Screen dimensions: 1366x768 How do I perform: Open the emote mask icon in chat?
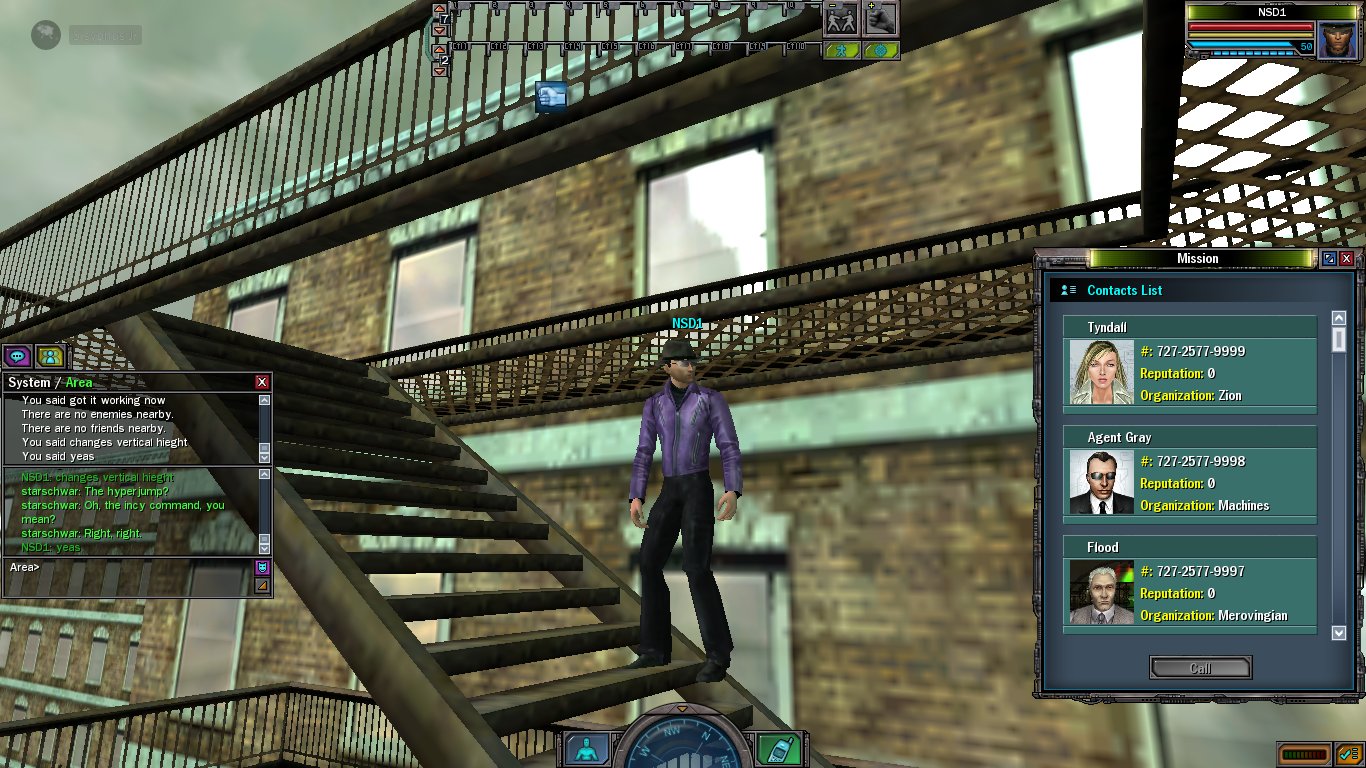click(x=263, y=567)
